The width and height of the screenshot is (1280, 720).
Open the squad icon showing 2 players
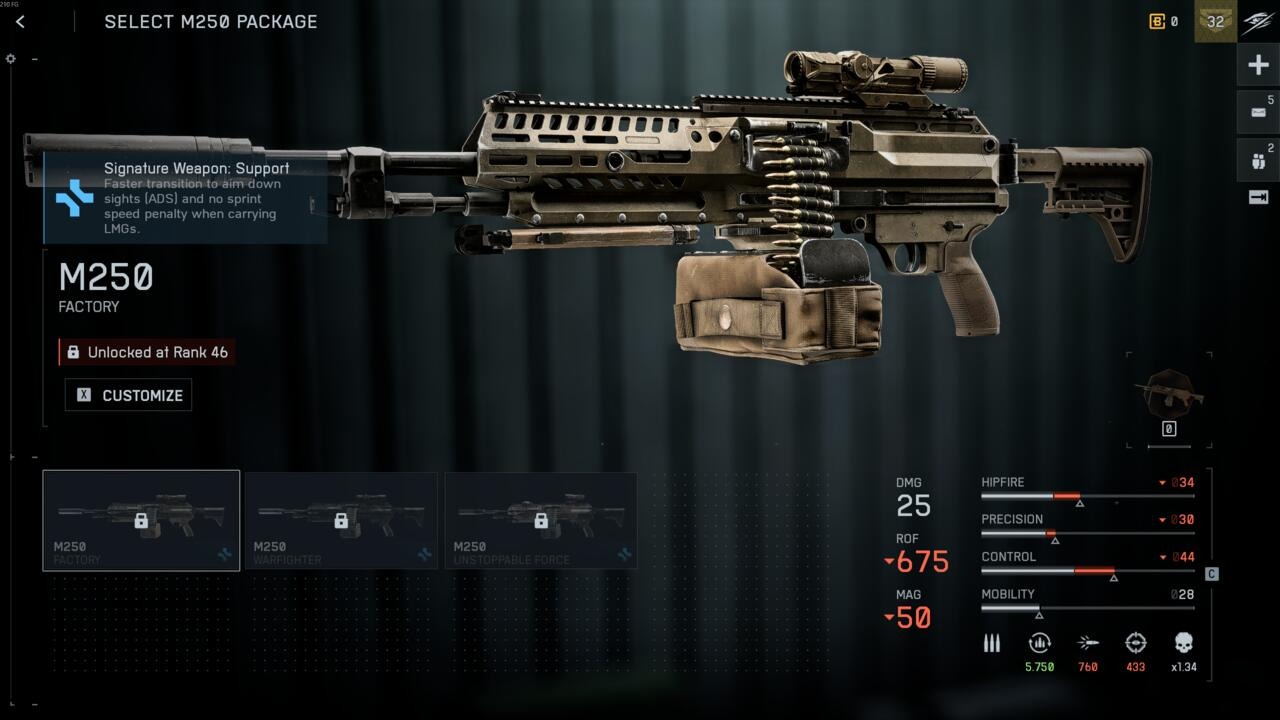tap(1257, 158)
